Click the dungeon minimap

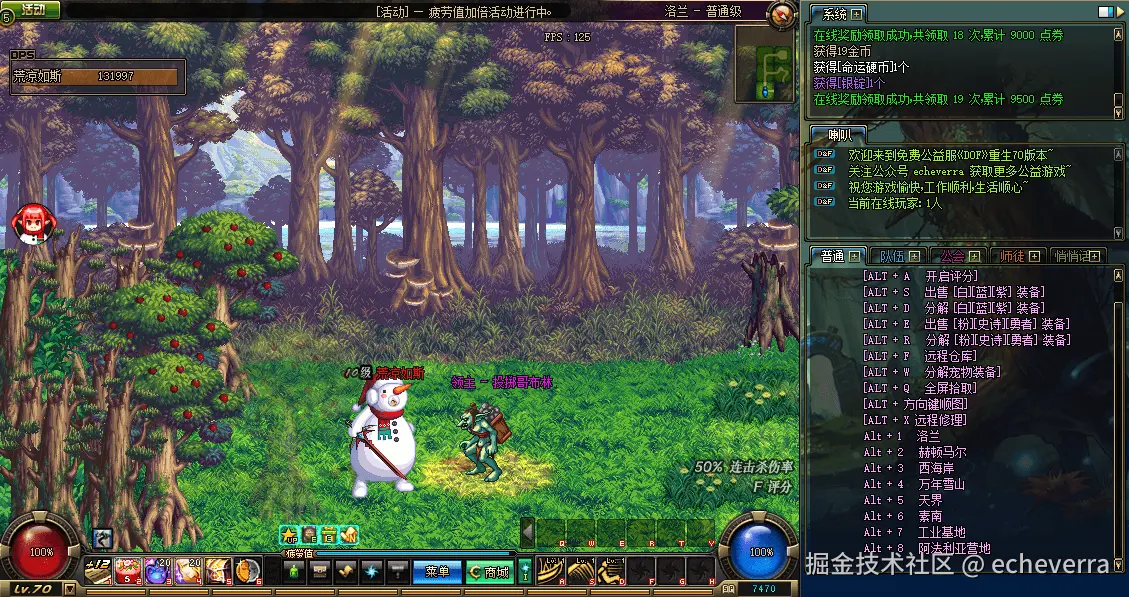767,62
